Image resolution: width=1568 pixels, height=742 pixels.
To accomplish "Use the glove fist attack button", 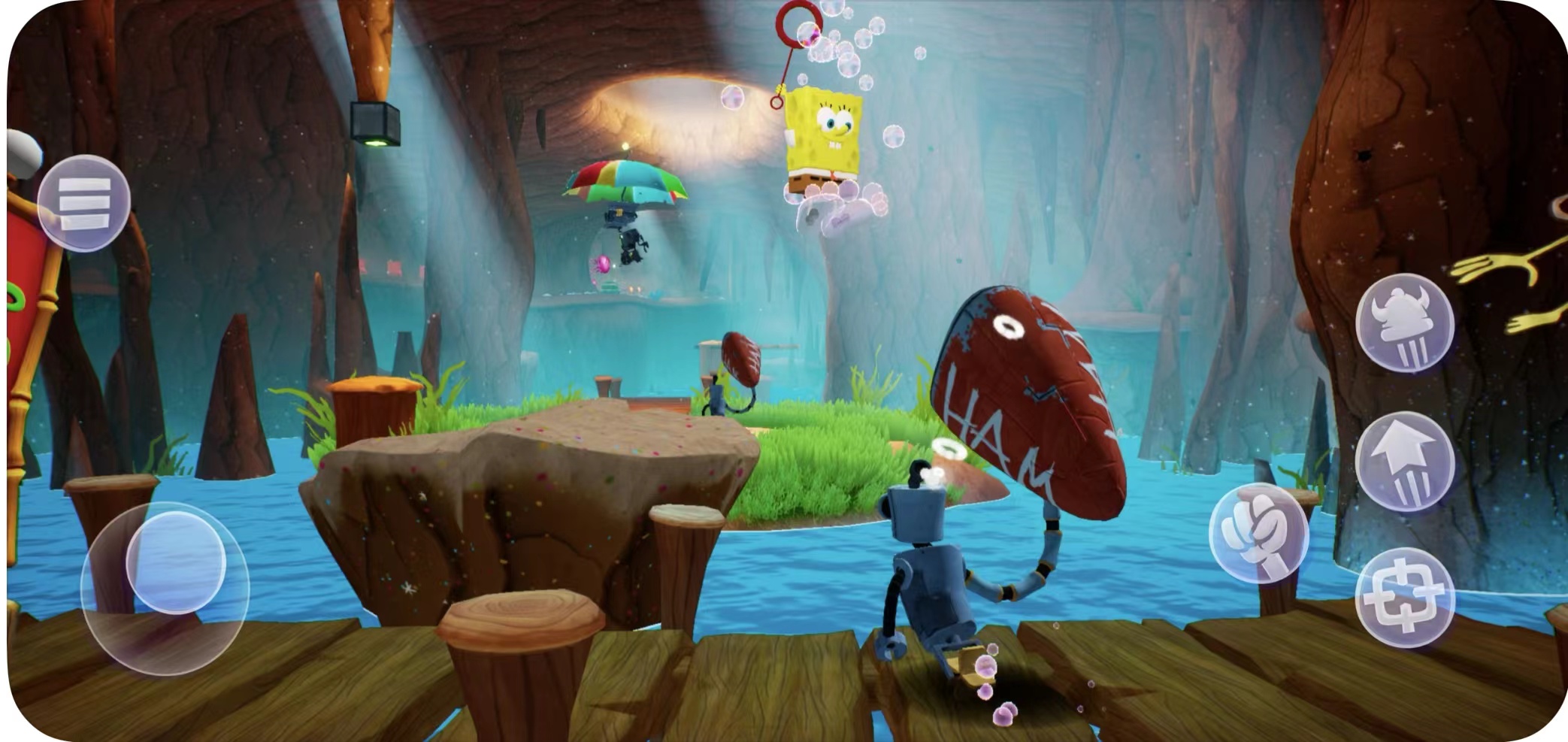I will (1258, 533).
